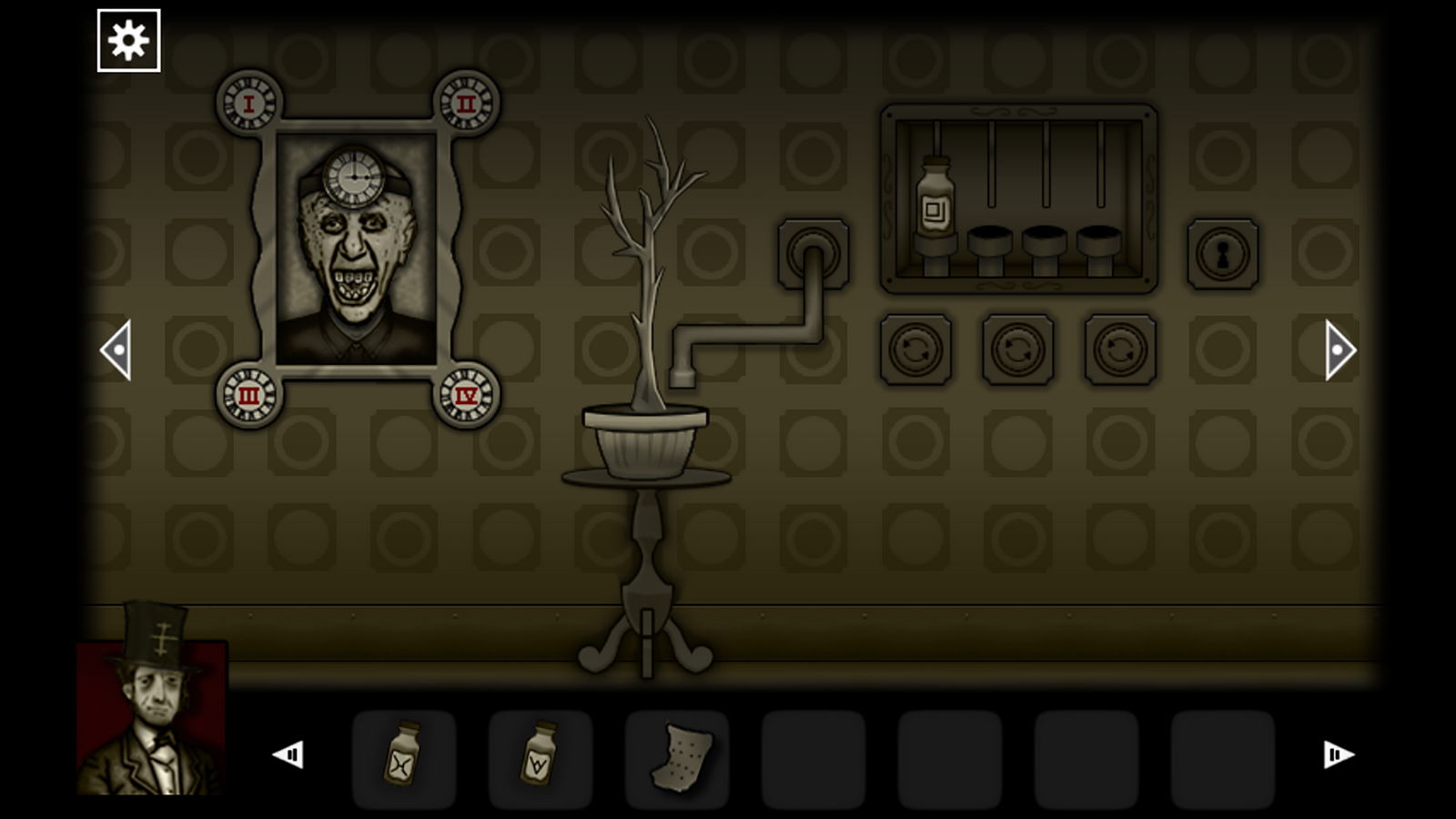The image size is (1456, 819).
Task: Turn the leftmost rotary dial below the machine
Action: point(915,350)
